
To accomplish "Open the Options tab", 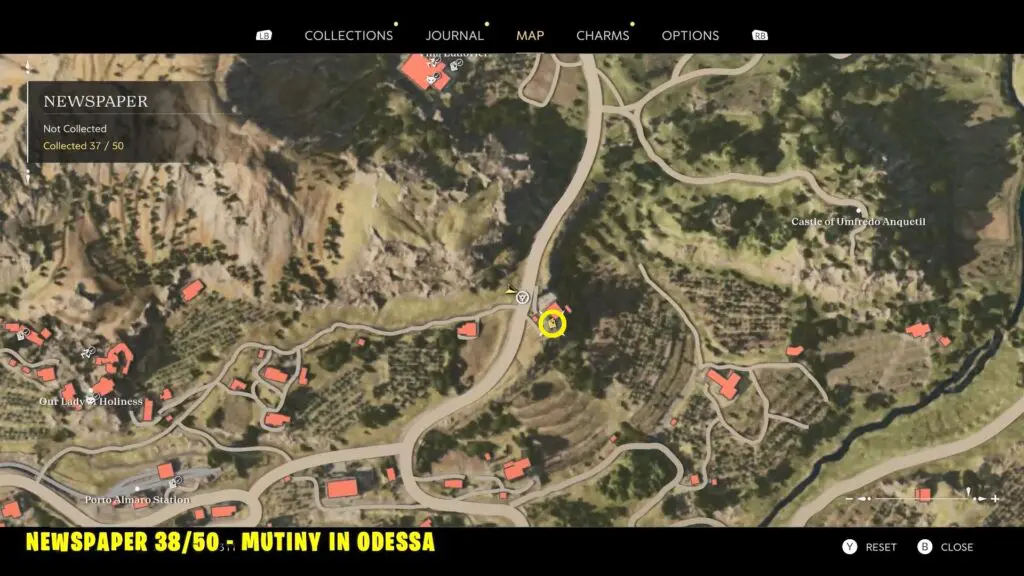I will coord(690,35).
